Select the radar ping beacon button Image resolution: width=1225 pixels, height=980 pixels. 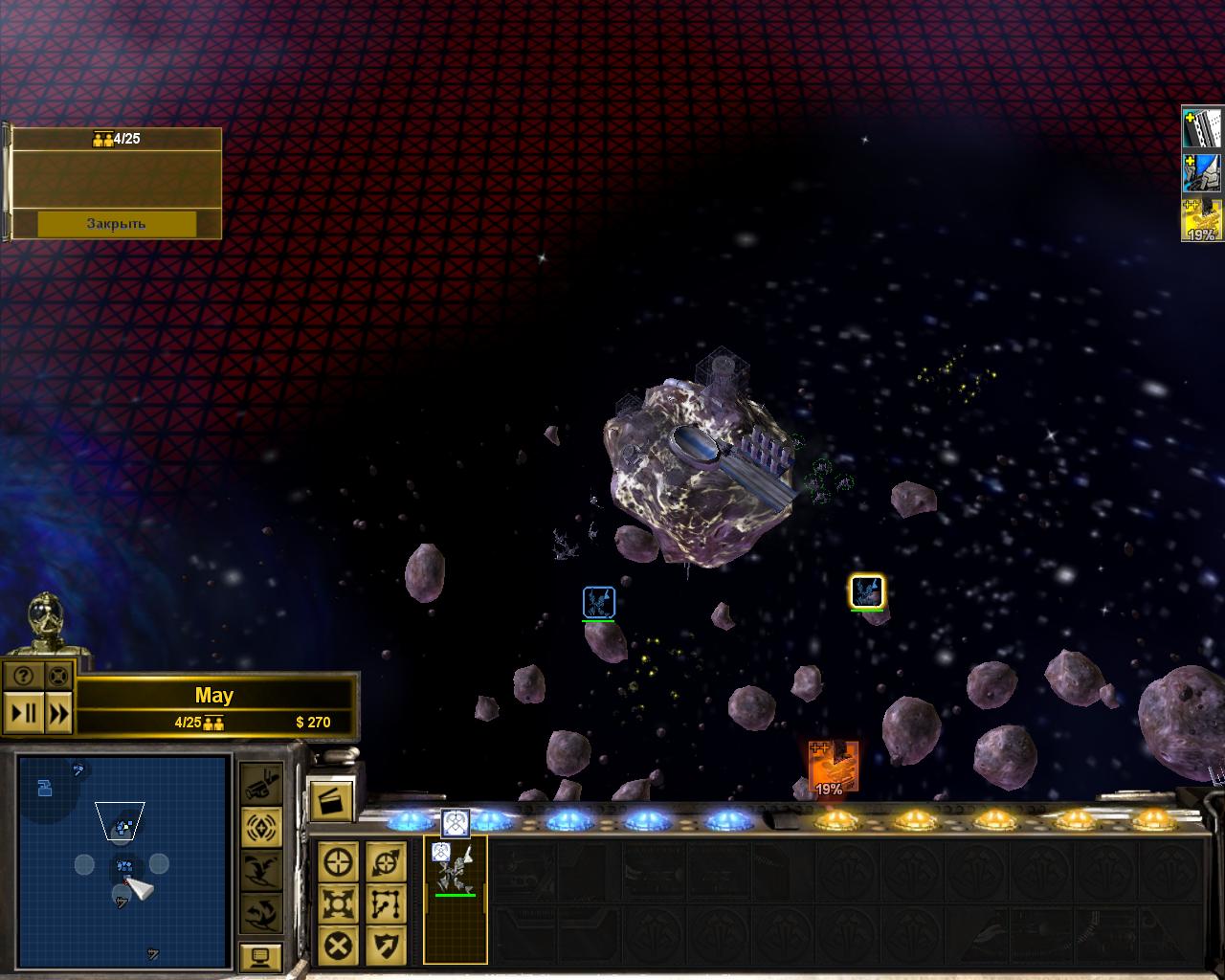(x=260, y=827)
